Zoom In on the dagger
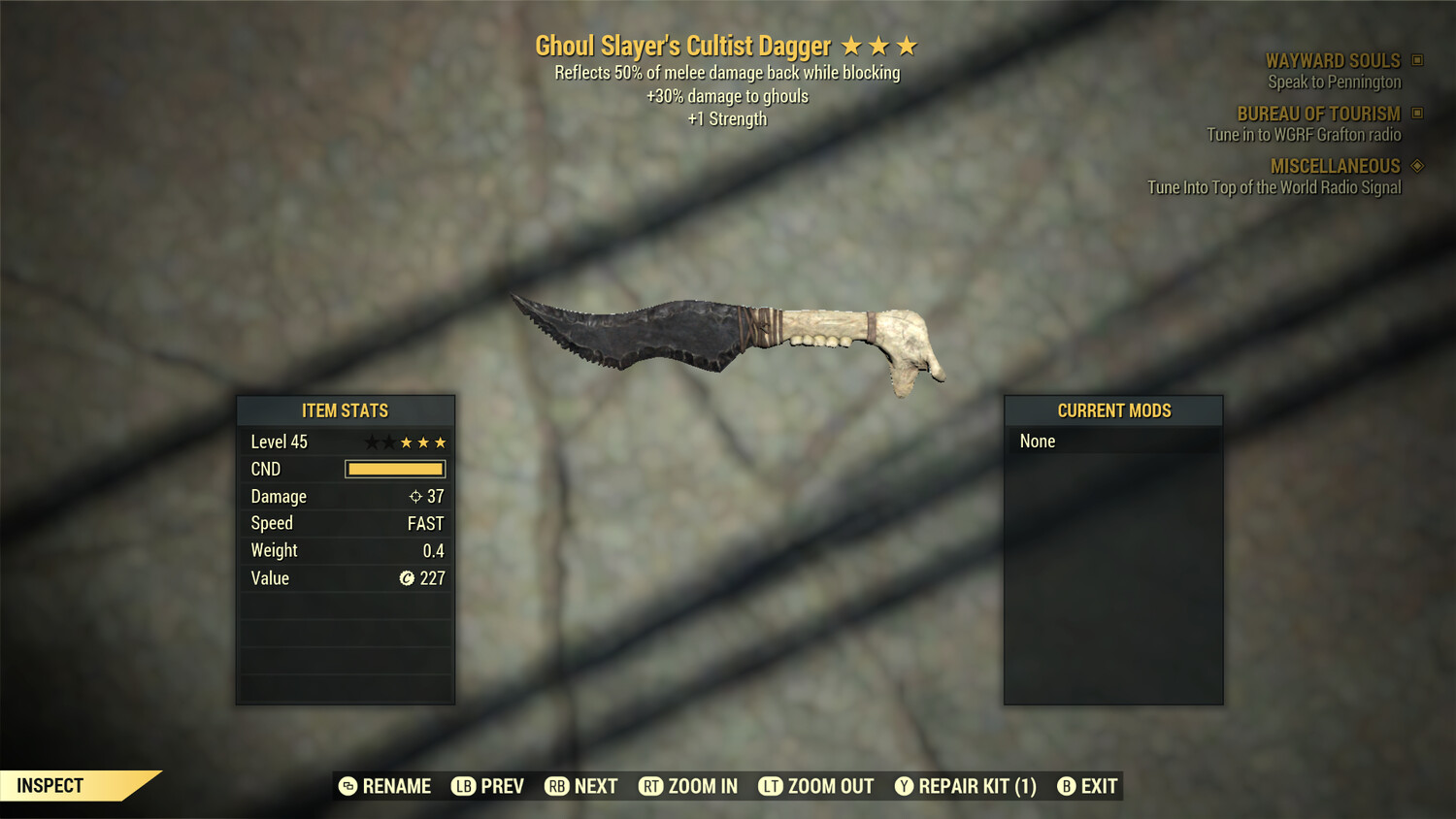The image size is (1456, 819). tap(688, 786)
